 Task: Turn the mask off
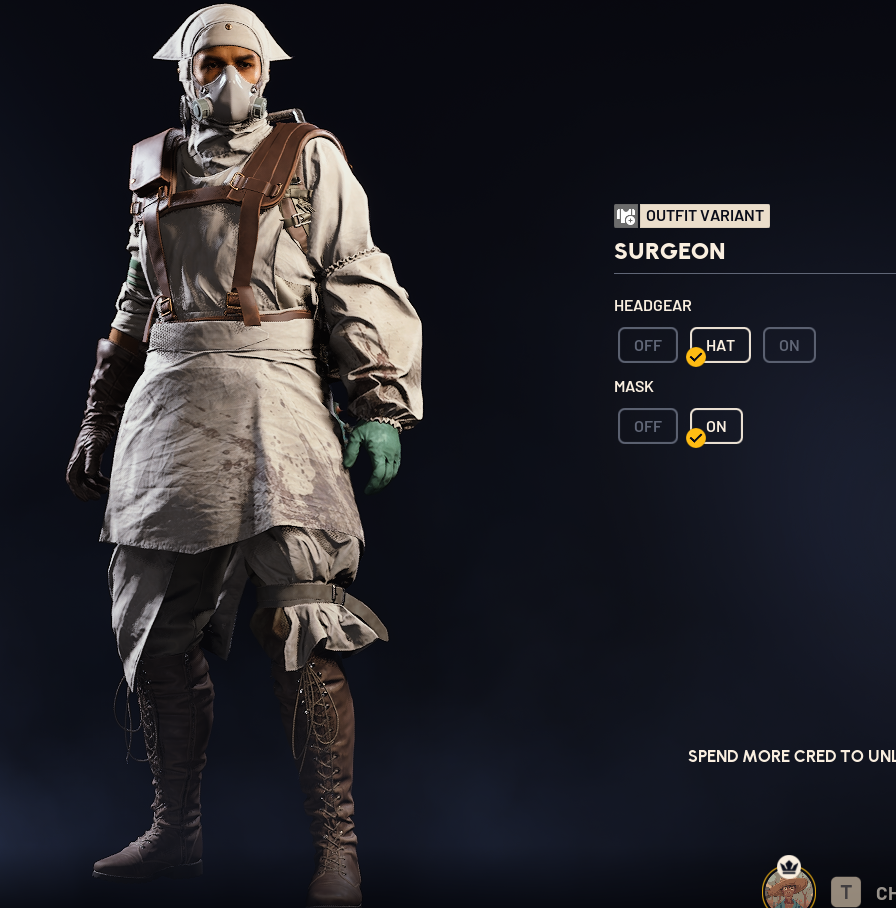pyautogui.click(x=647, y=426)
